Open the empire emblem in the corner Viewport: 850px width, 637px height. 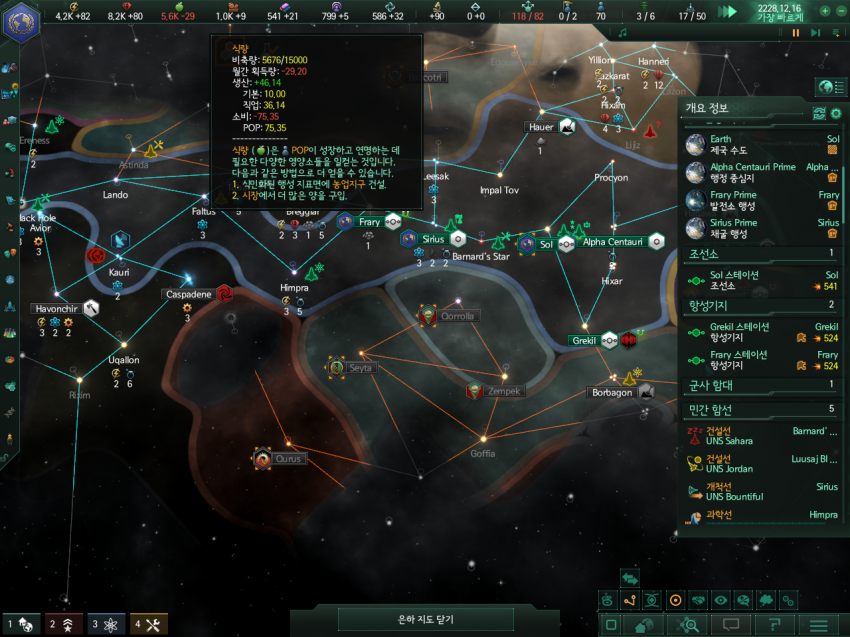click(x=19, y=22)
